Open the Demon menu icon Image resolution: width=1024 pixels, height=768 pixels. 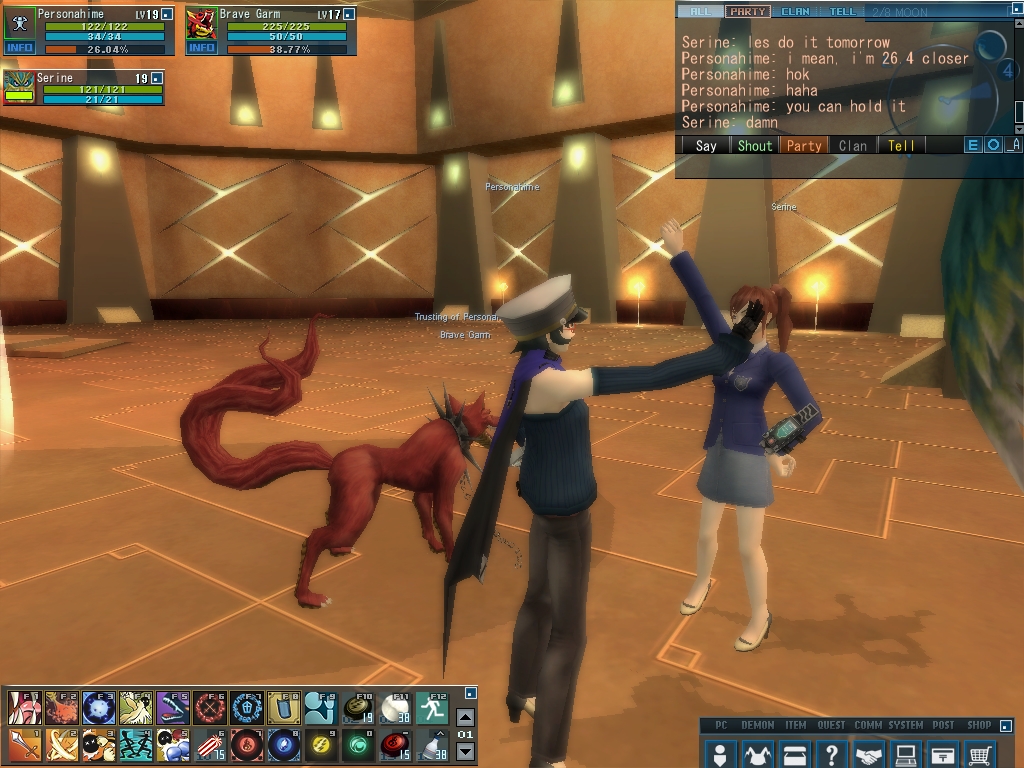click(757, 753)
